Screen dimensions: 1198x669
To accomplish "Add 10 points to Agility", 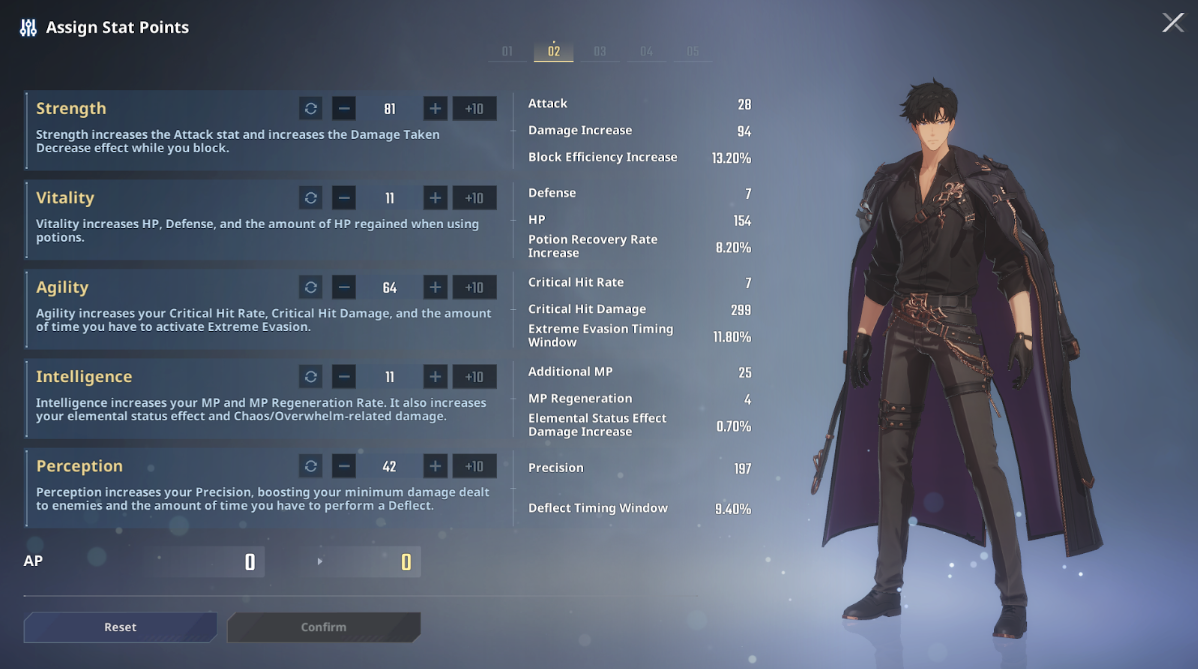I will pyautogui.click(x=474, y=288).
